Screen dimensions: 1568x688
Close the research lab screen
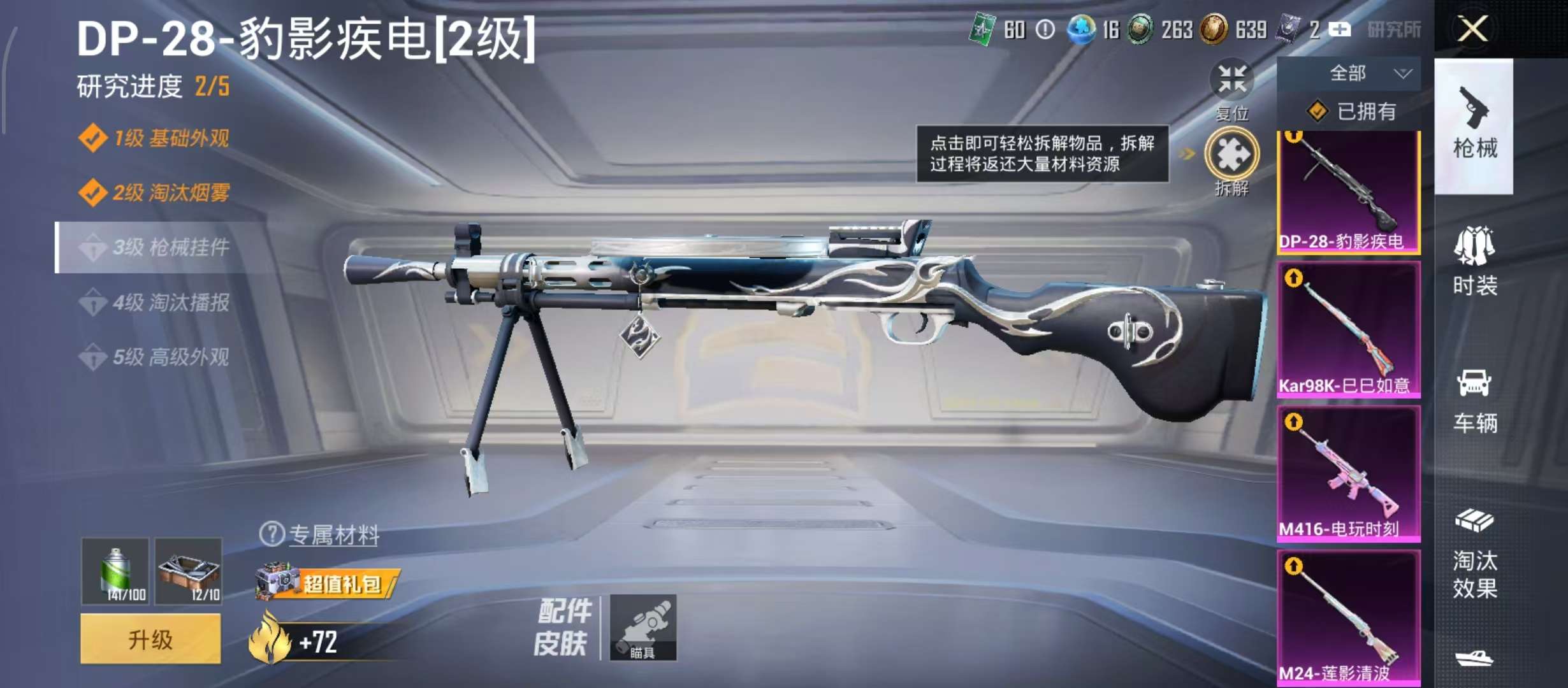pos(1473,29)
